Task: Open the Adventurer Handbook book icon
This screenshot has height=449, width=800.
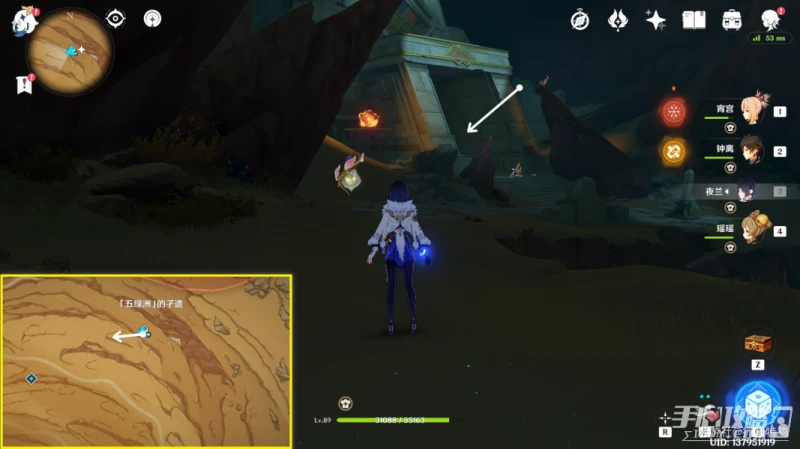Action: pos(694,20)
